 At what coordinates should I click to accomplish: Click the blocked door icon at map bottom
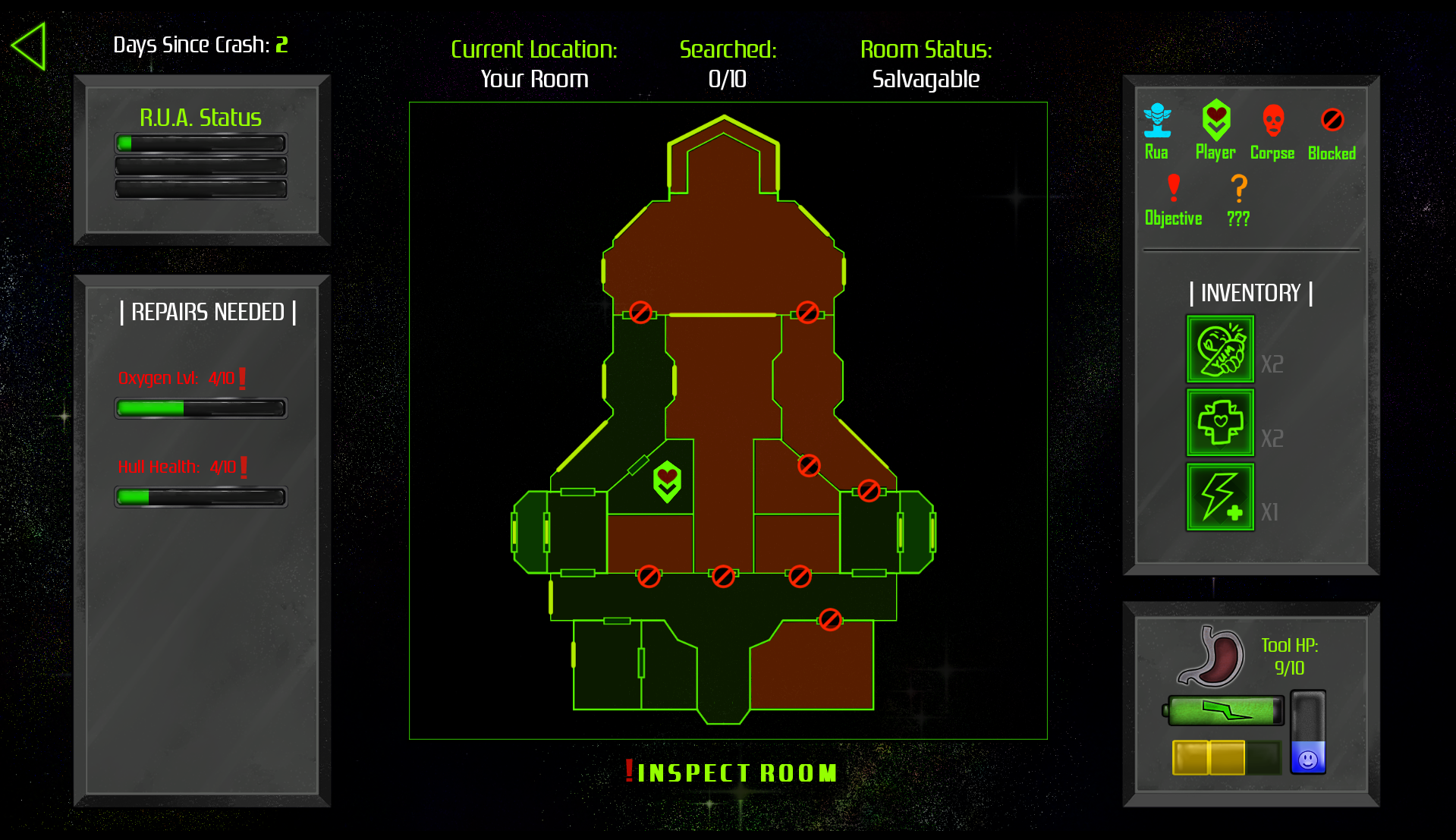pyautogui.click(x=832, y=620)
